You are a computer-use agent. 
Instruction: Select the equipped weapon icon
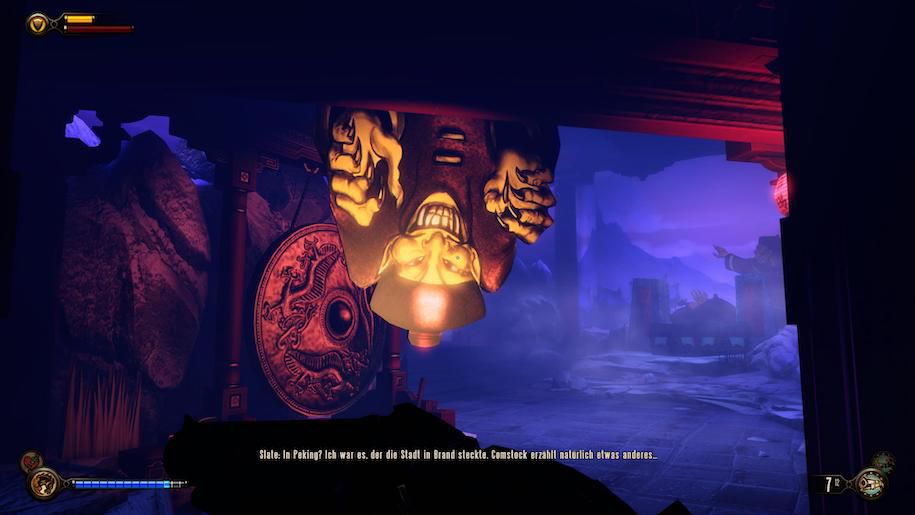[x=870, y=484]
